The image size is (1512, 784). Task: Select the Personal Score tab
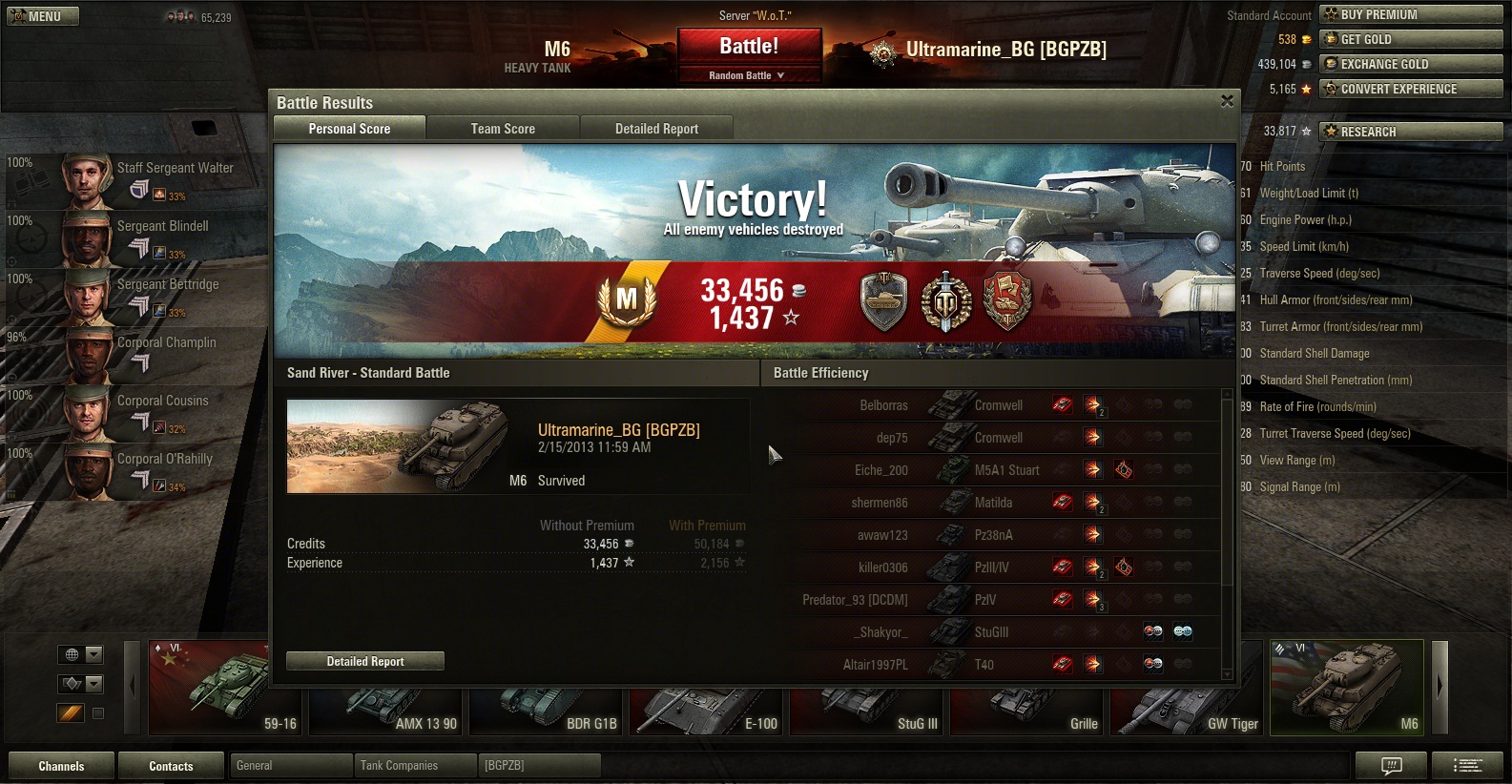349,129
